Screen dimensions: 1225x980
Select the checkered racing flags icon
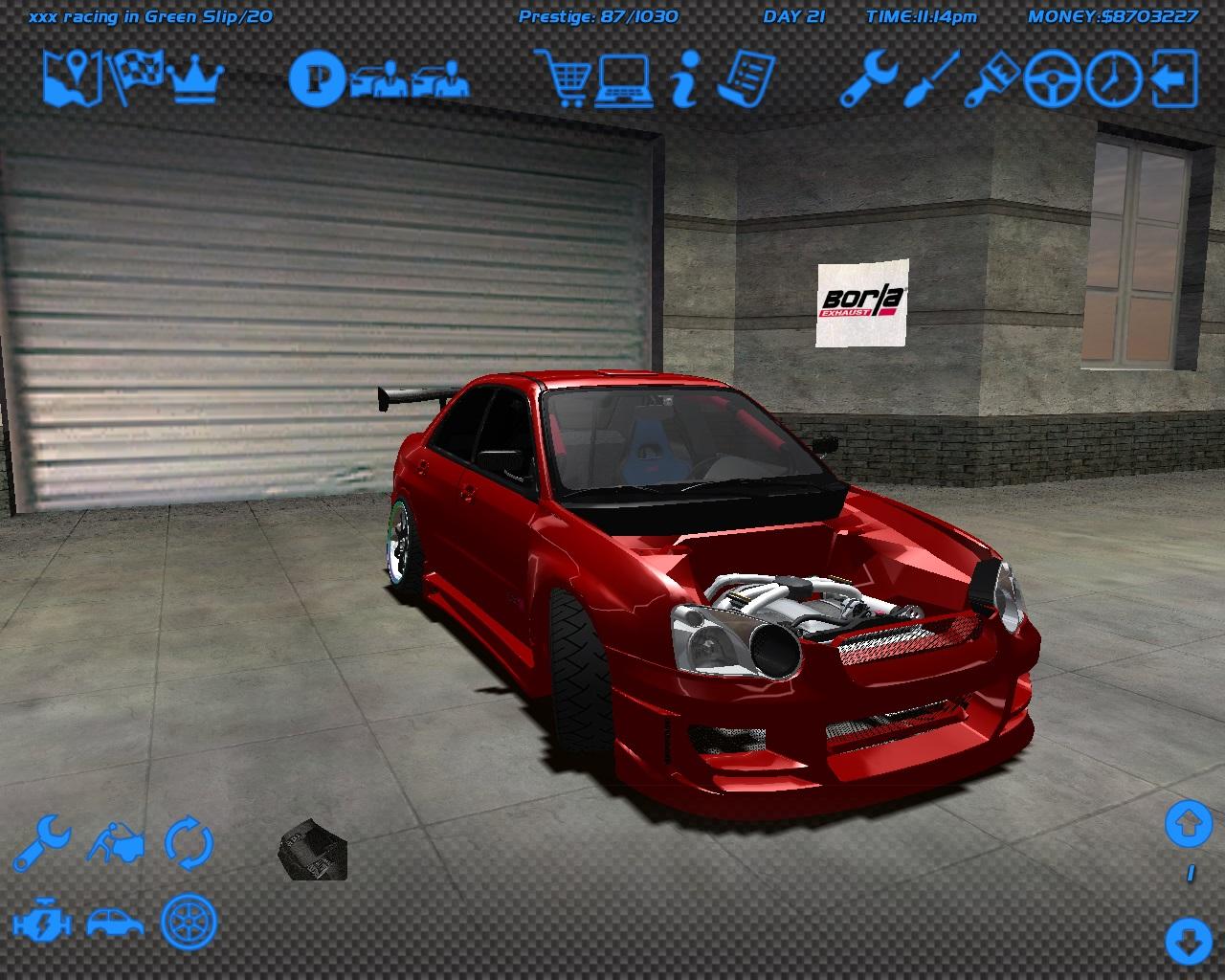134,78
